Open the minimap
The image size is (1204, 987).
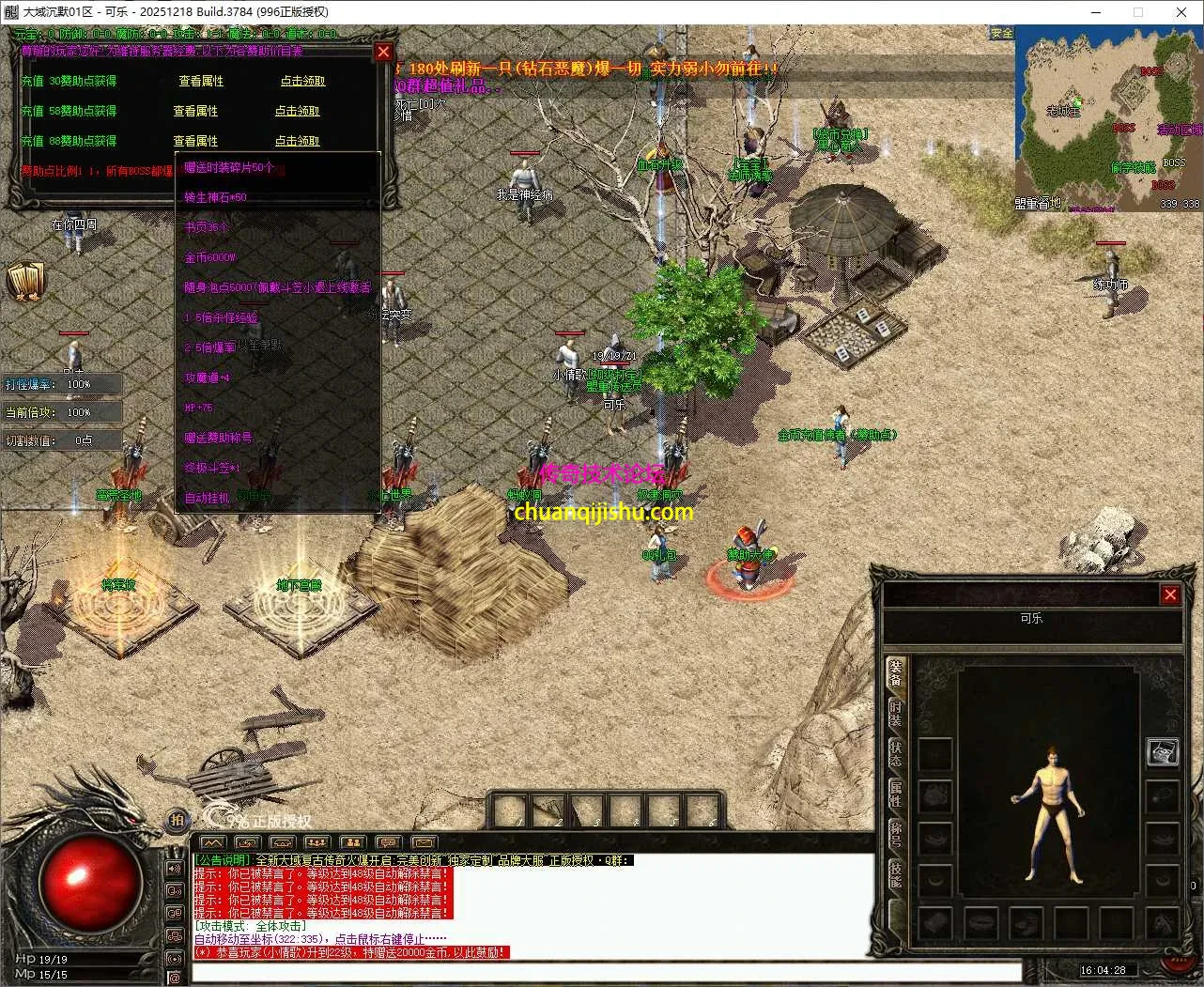click(1108, 118)
